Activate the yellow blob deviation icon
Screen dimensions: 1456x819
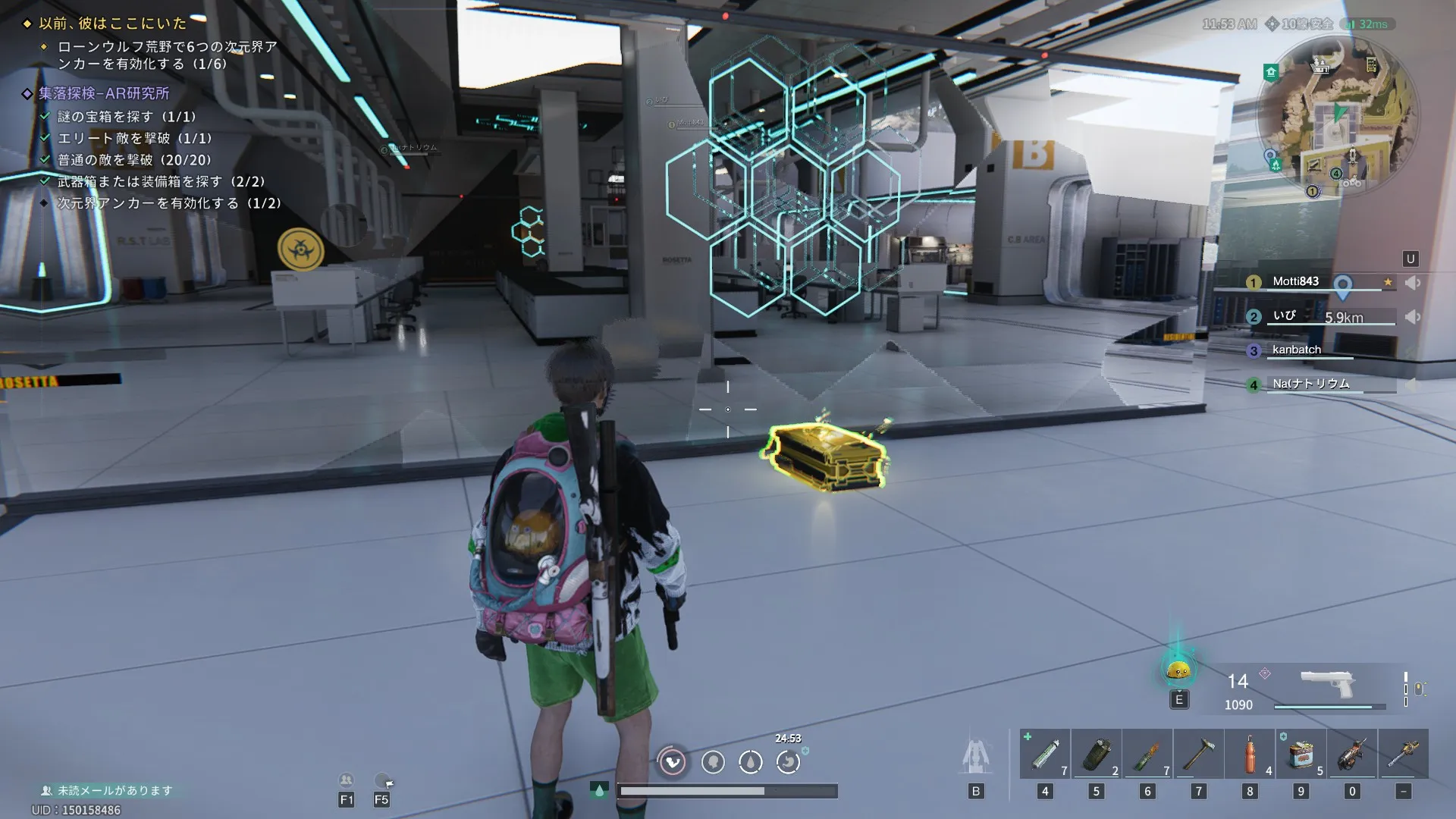(x=1178, y=670)
